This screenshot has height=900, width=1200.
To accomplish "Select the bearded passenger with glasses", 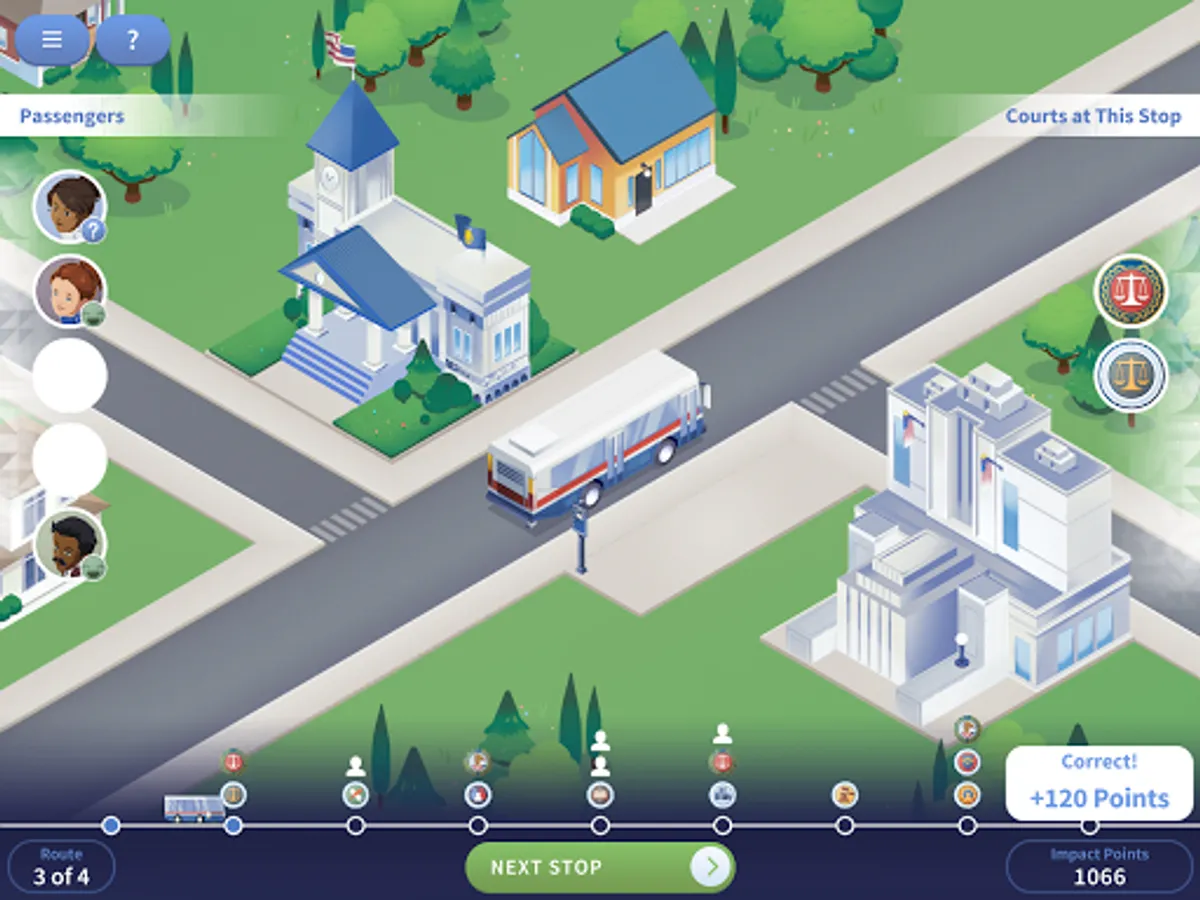I will click(70, 545).
